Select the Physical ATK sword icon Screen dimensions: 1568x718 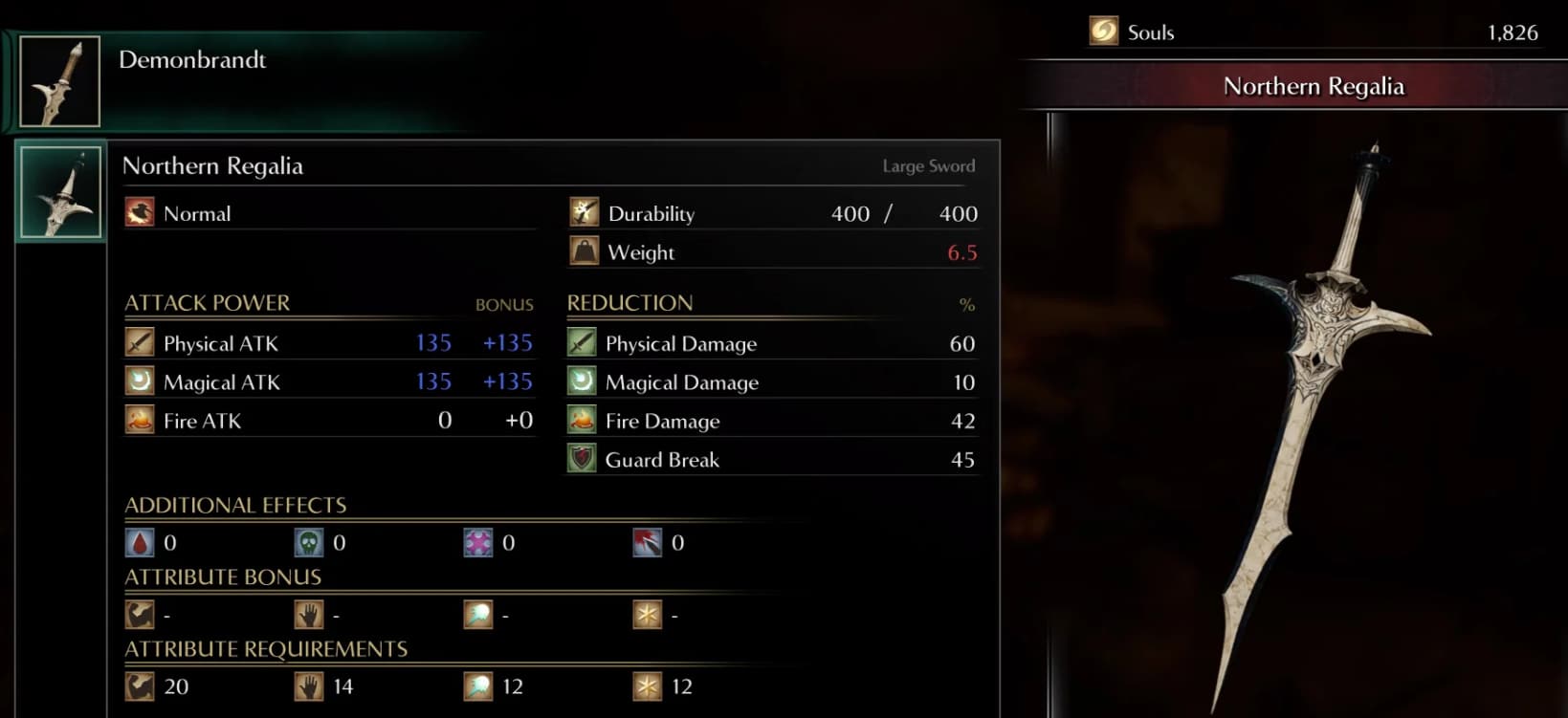pos(140,342)
